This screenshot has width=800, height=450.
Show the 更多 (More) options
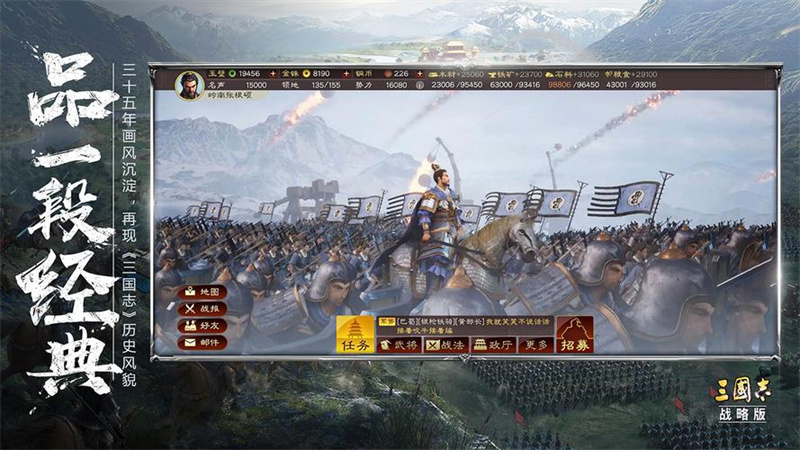click(535, 345)
